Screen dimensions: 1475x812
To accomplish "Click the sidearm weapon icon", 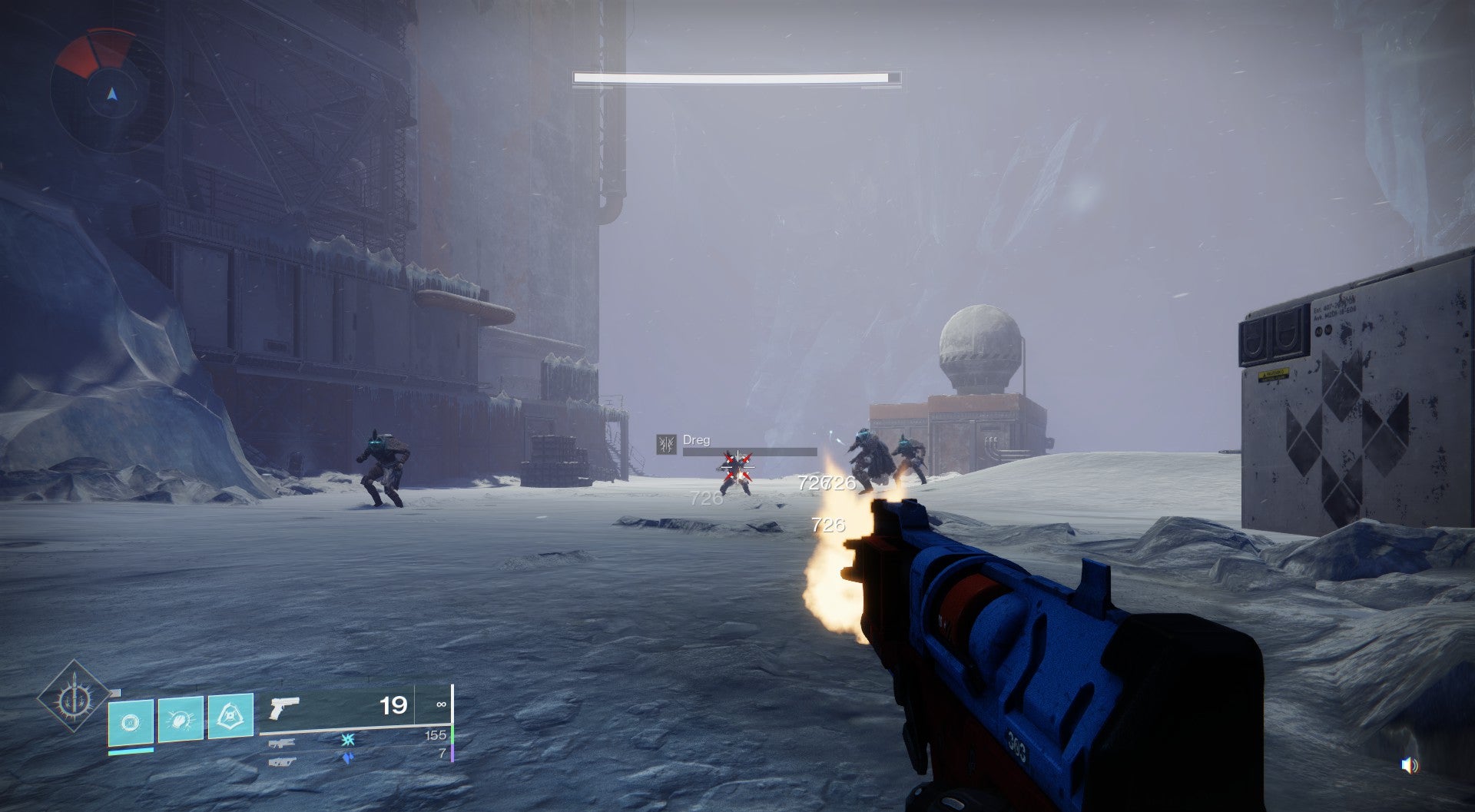I will 285,708.
